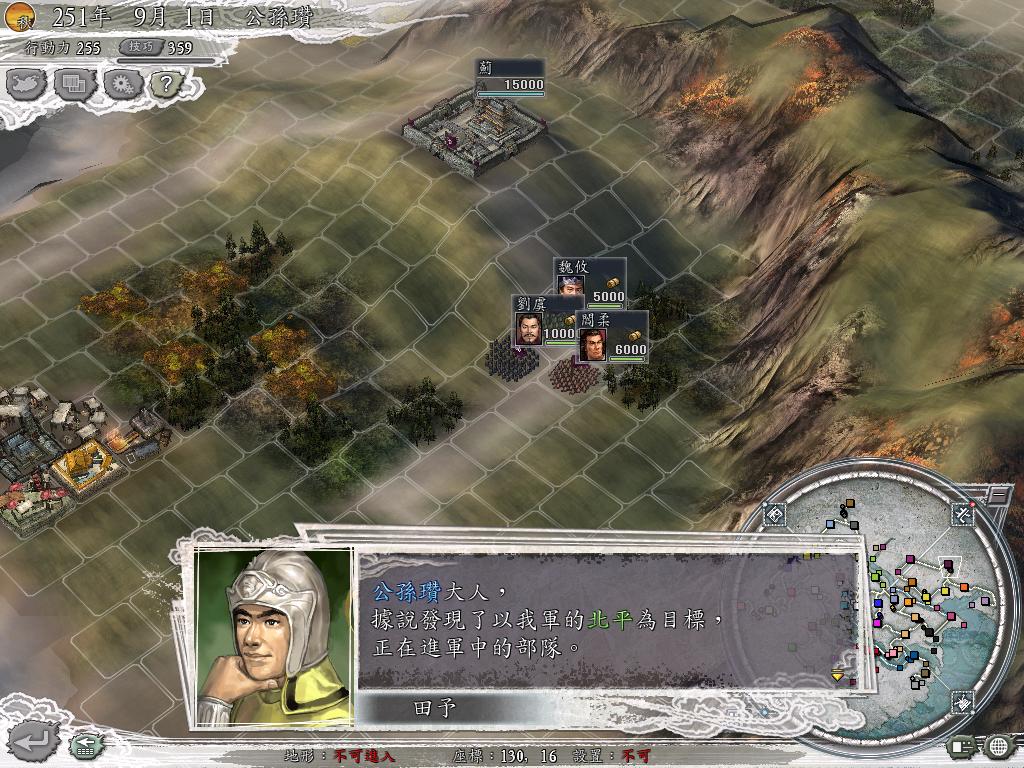Click the 技巧 technique points button
The width and height of the screenshot is (1024, 768).
tap(140, 47)
